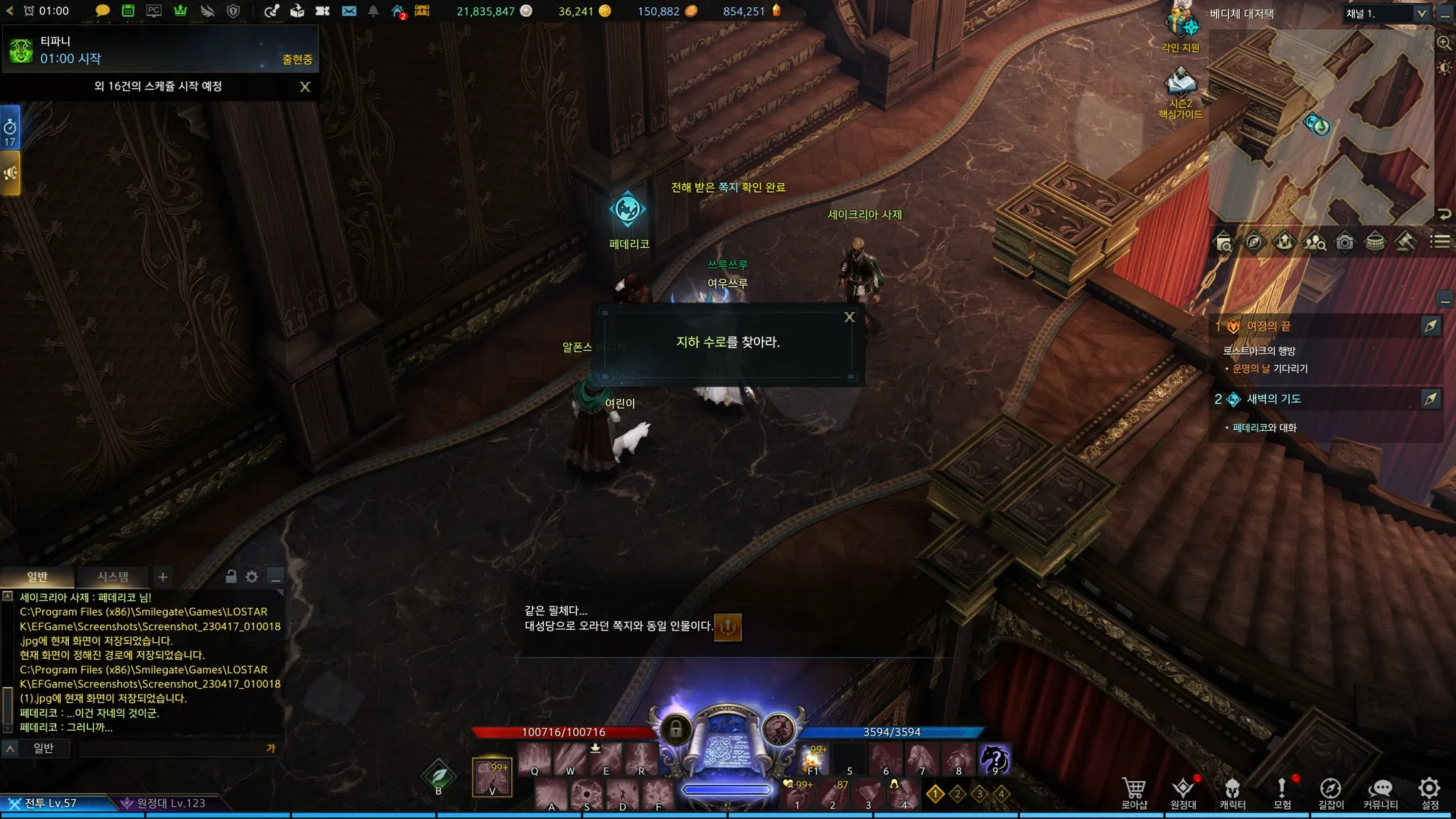Track the 여정의 끝 quest

tap(1430, 326)
